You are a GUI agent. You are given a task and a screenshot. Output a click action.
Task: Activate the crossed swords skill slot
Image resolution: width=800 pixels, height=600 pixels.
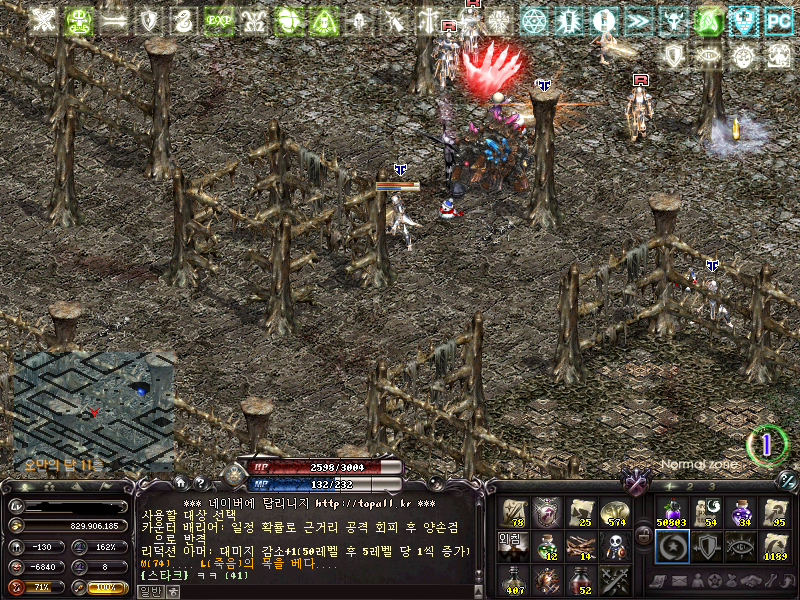614,579
